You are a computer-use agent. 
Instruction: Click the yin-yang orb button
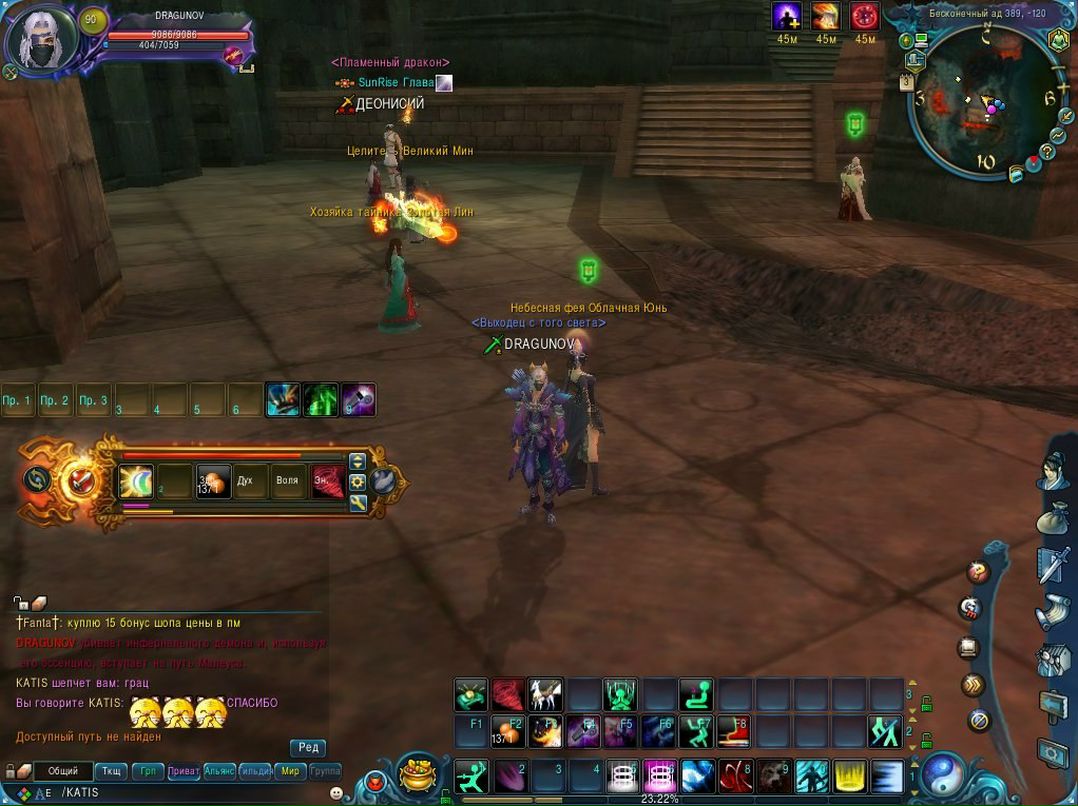click(x=940, y=773)
